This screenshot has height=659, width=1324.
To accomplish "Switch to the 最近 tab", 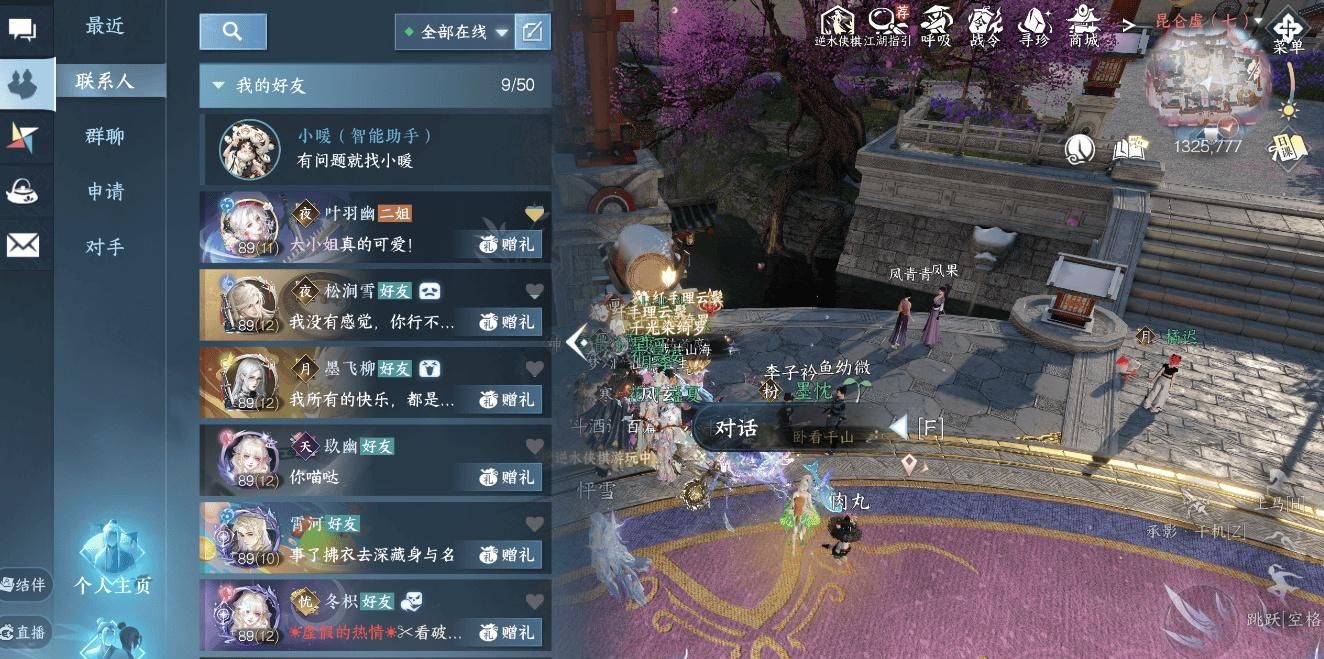I will pos(105,27).
